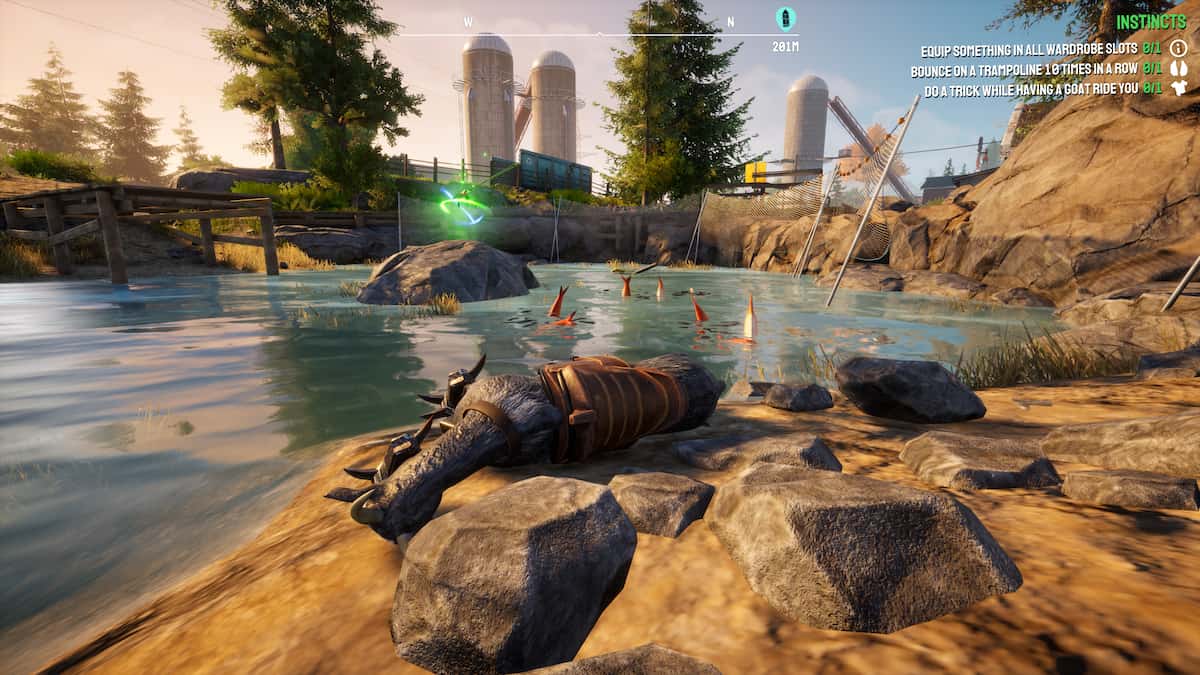Select the waypoint marker on the compass
Image resolution: width=1200 pixels, height=675 pixels.
(x=785, y=18)
